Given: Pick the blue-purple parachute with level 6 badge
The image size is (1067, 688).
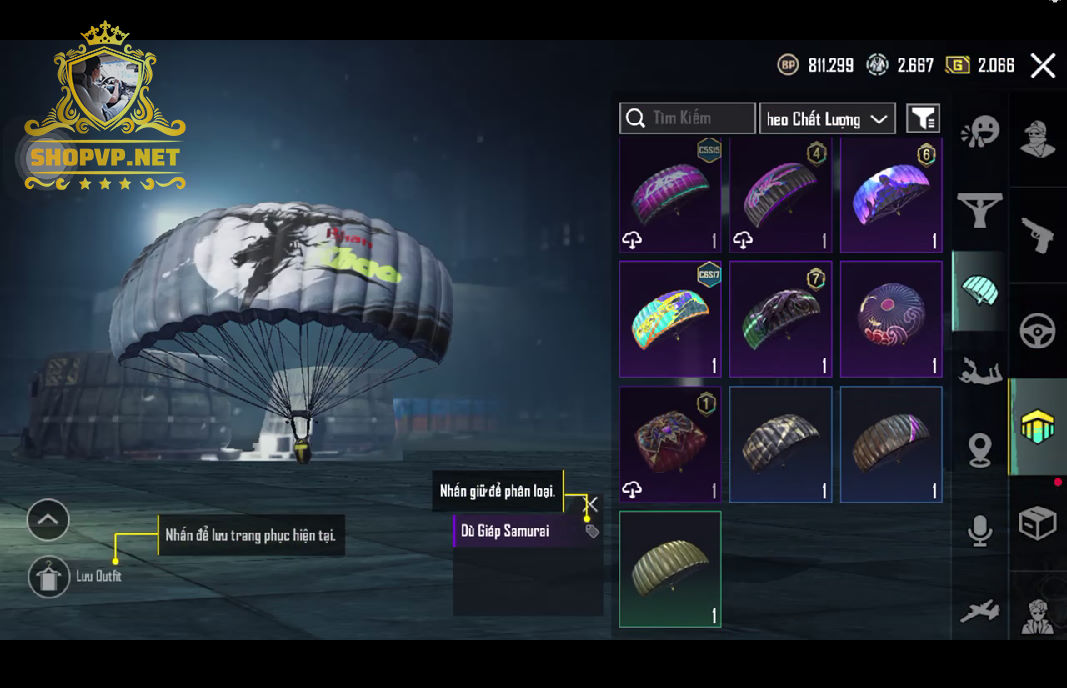Looking at the screenshot, I should point(891,195).
